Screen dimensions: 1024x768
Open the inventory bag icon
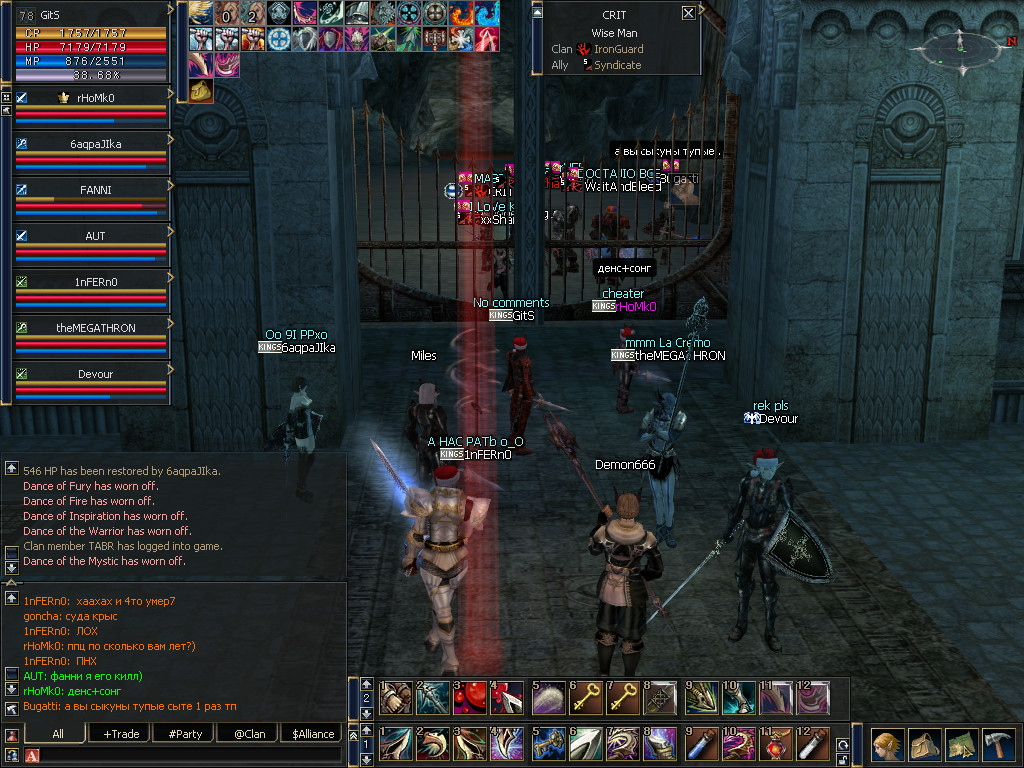coord(925,745)
